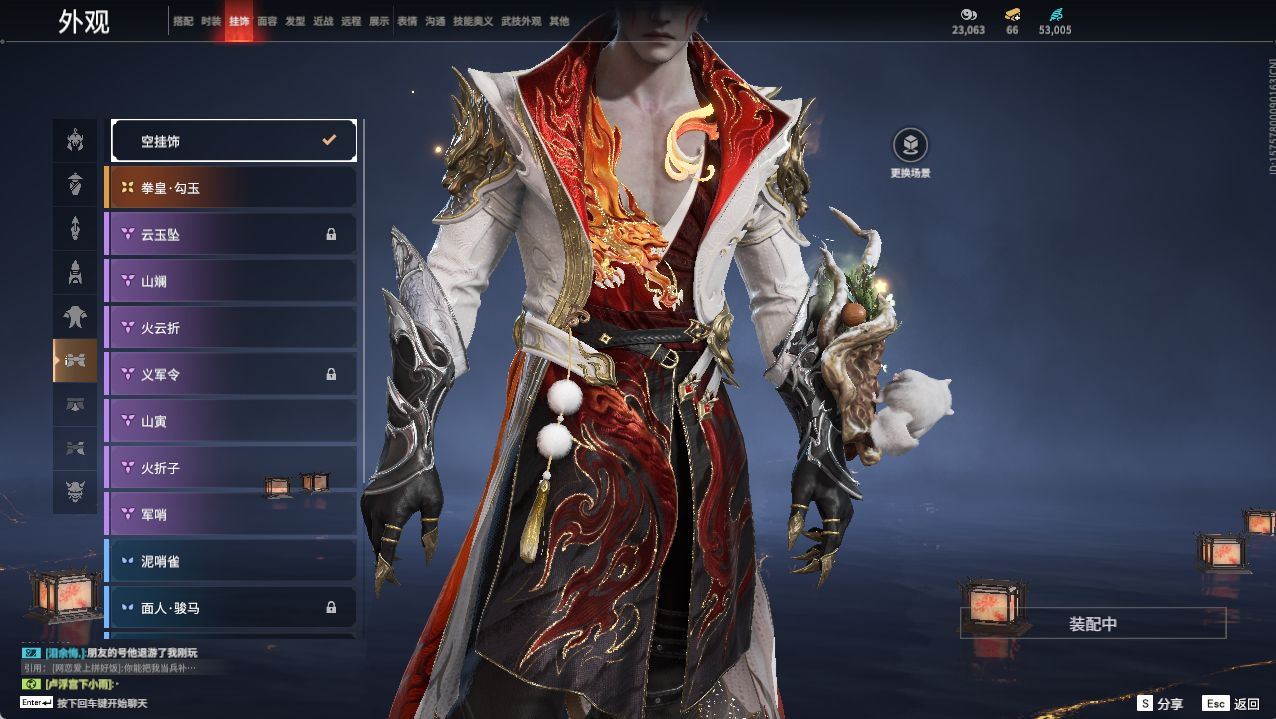Select the oni mask category icon
The width and height of the screenshot is (1276, 719).
click(75, 492)
